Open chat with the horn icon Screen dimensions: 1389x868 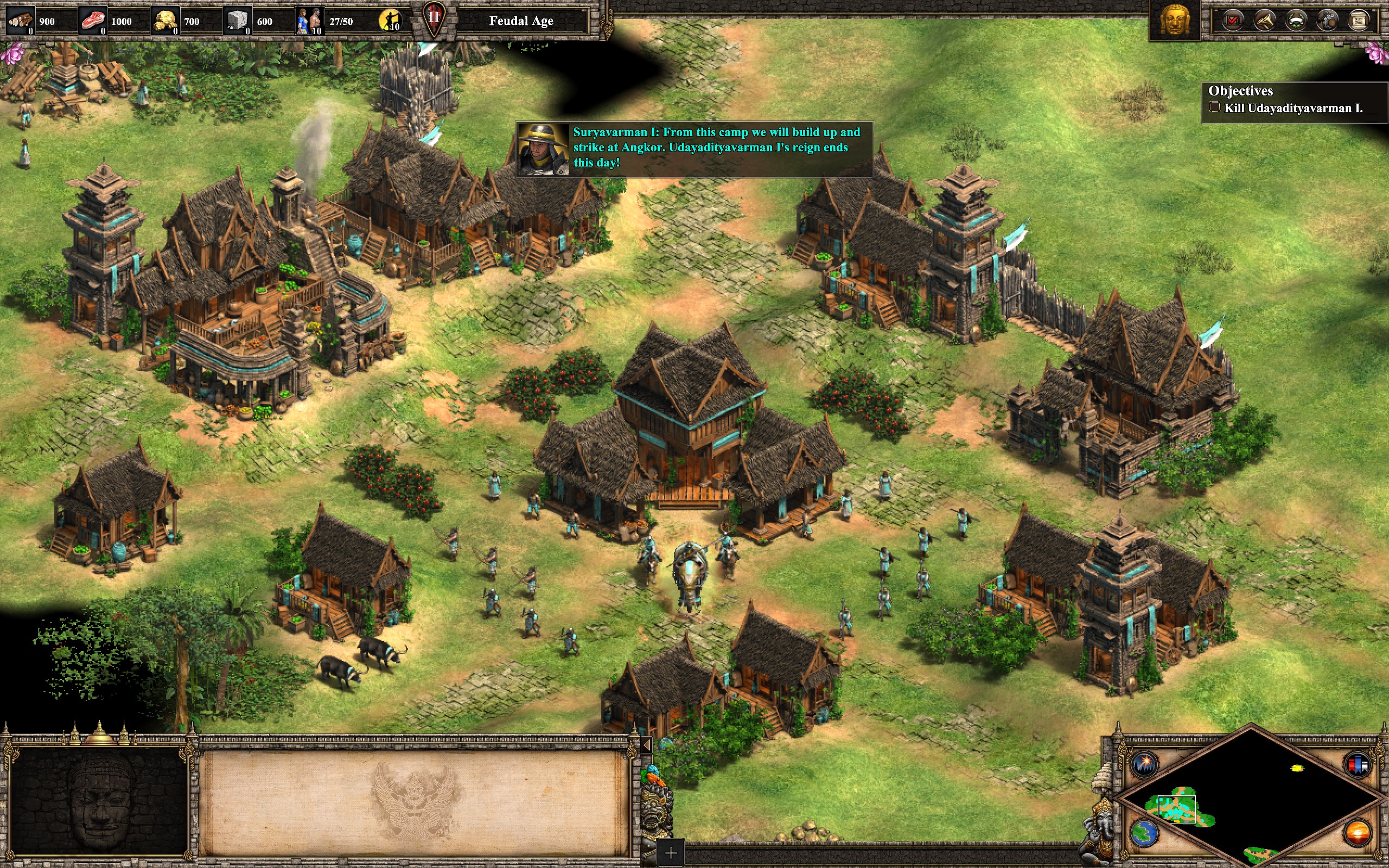1264,21
